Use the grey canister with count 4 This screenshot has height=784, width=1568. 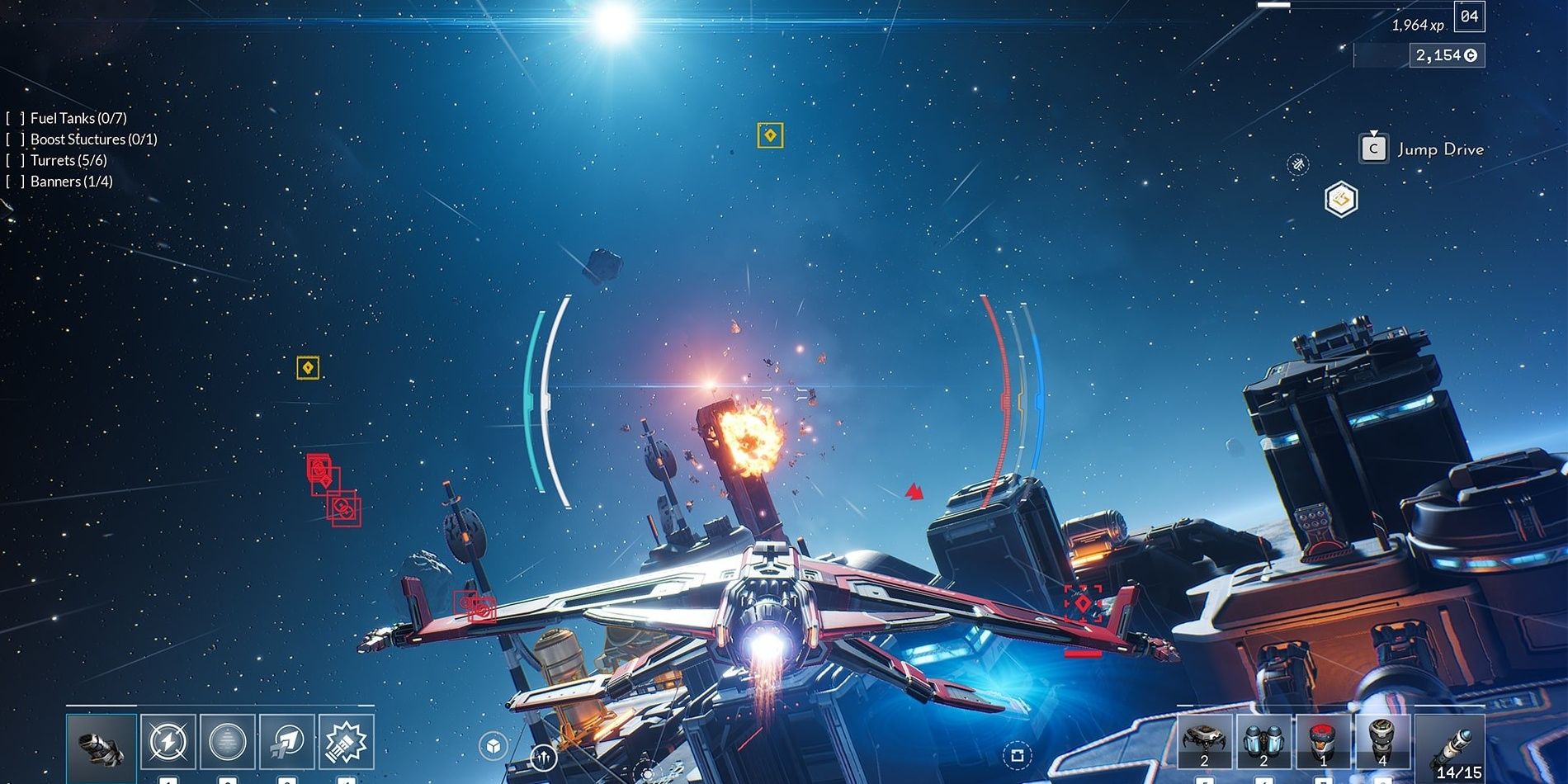(1382, 742)
